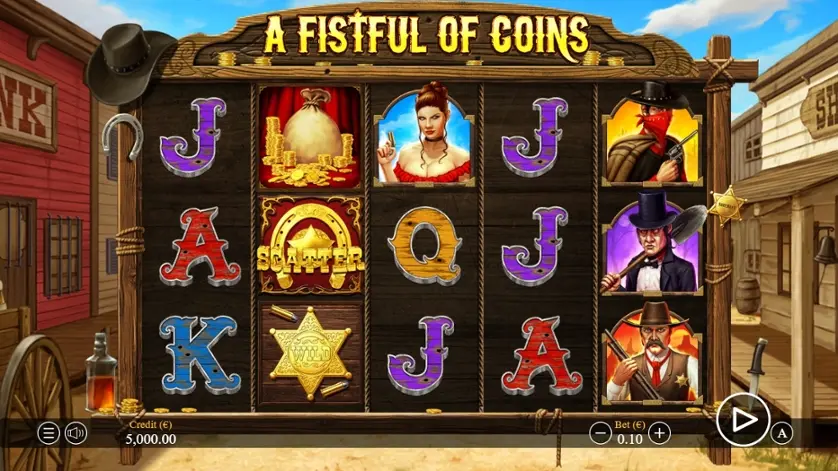The height and width of the screenshot is (471, 838).
Task: Toggle the sound speaker icon
Action: 75,433
